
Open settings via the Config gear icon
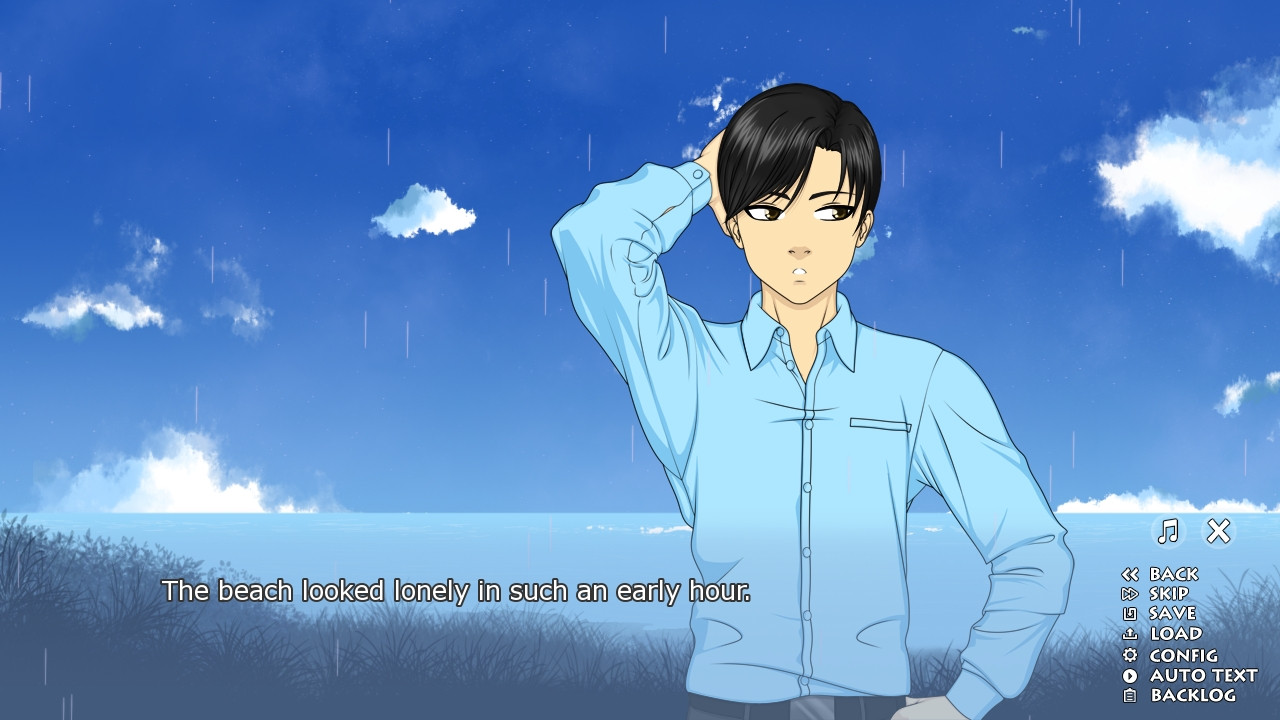coord(1131,655)
